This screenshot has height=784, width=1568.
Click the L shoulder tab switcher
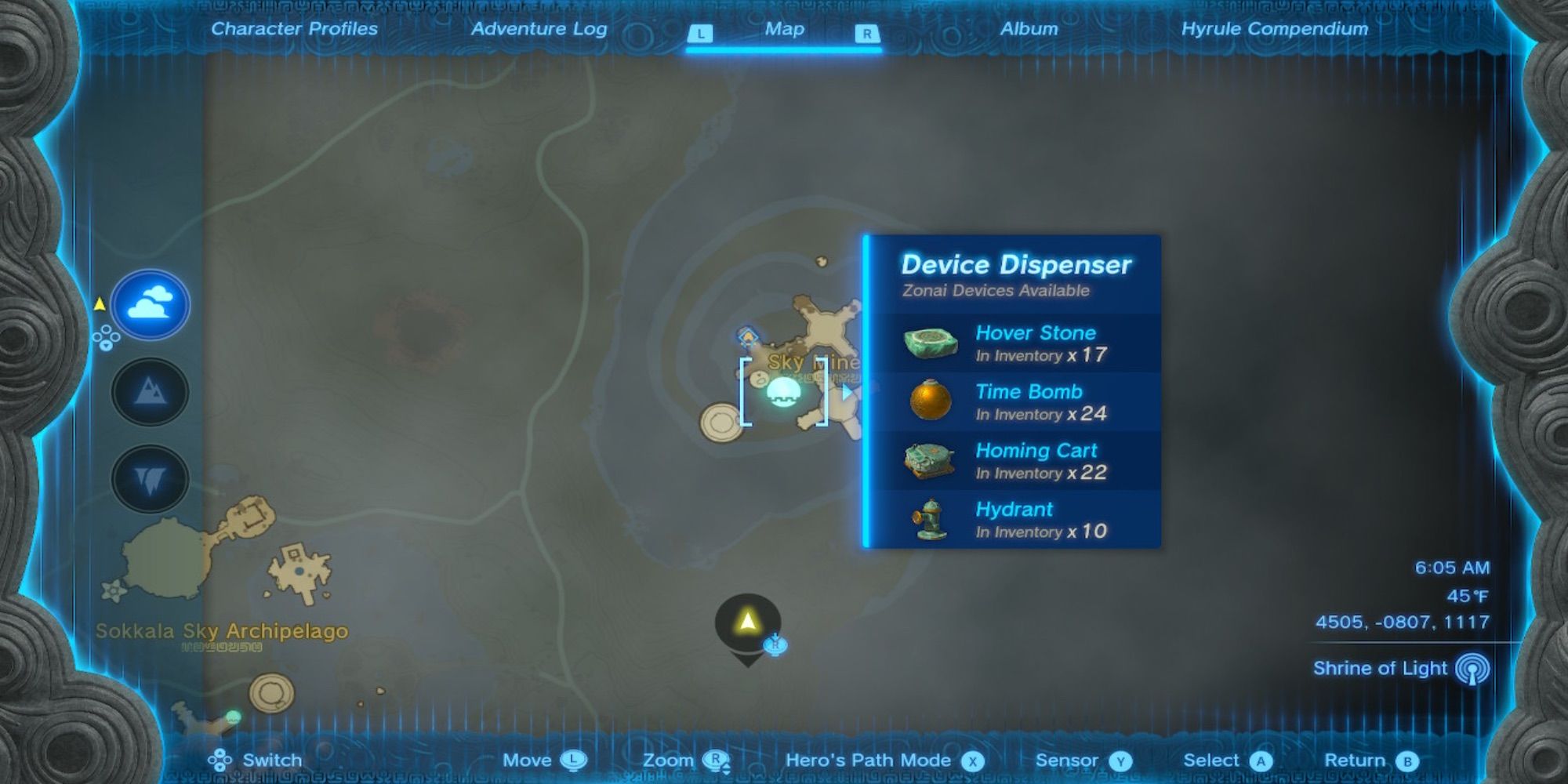pyautogui.click(x=701, y=31)
